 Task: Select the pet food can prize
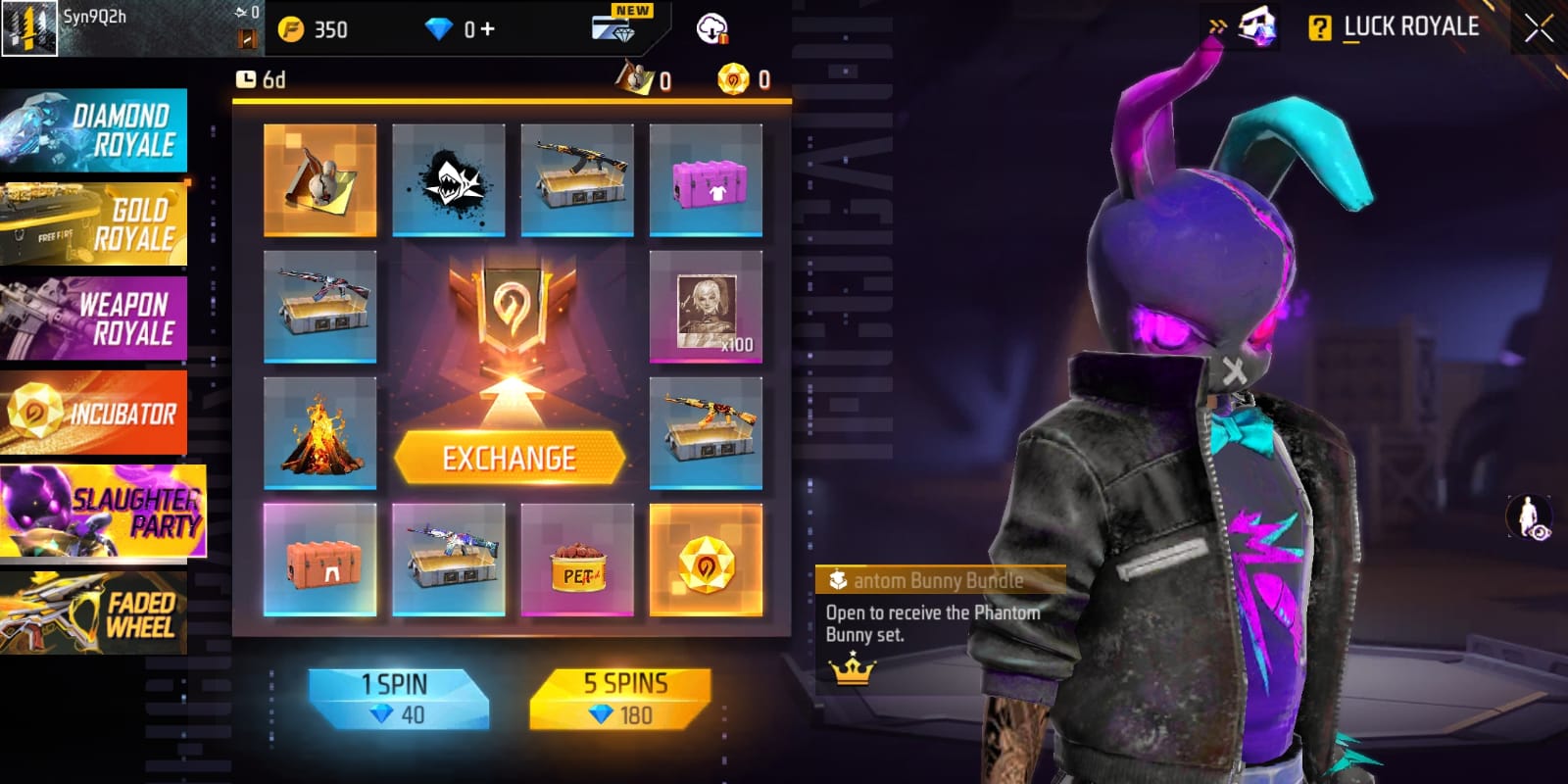tap(577, 560)
